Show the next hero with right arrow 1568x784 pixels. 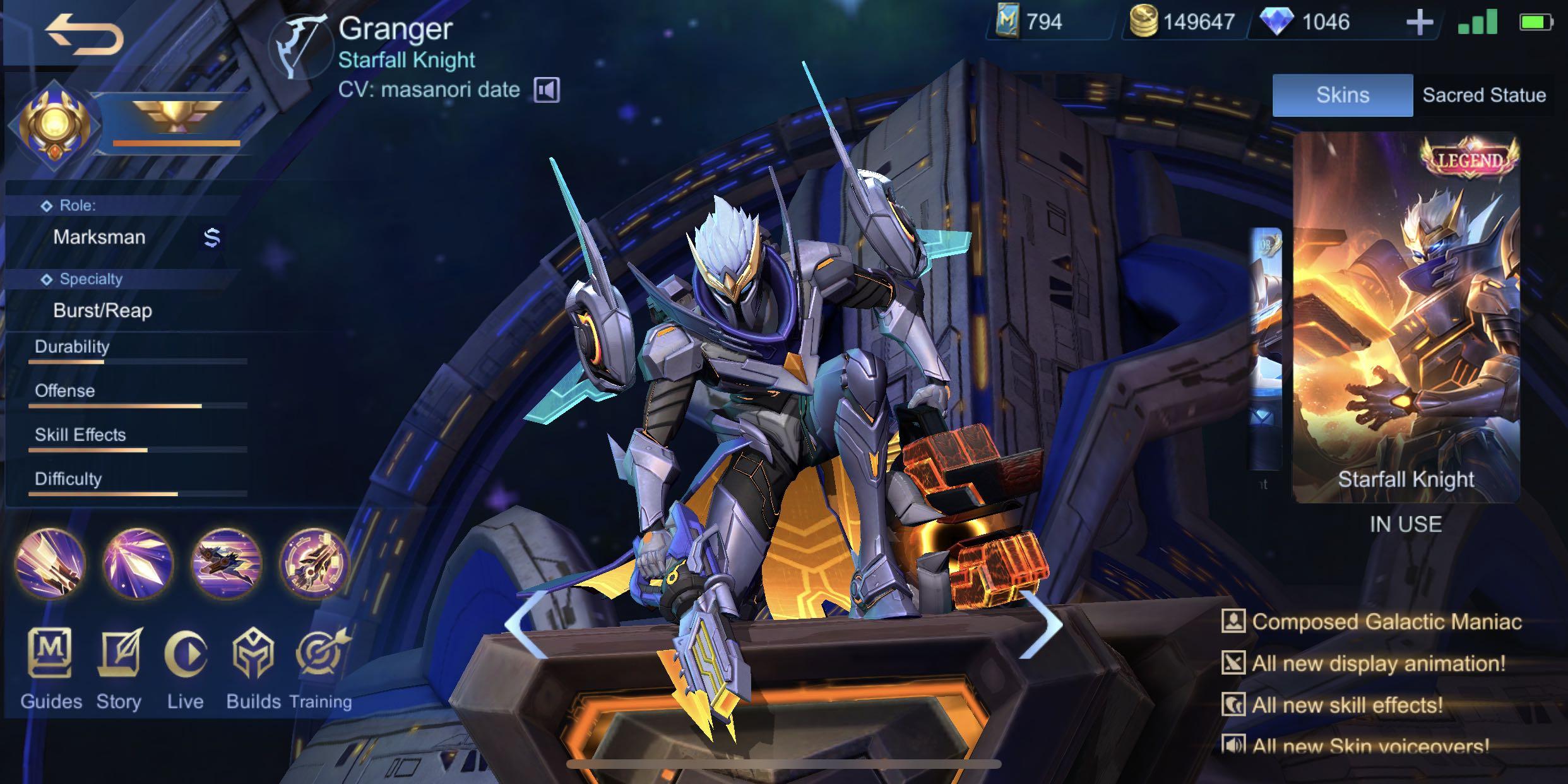(x=1042, y=624)
